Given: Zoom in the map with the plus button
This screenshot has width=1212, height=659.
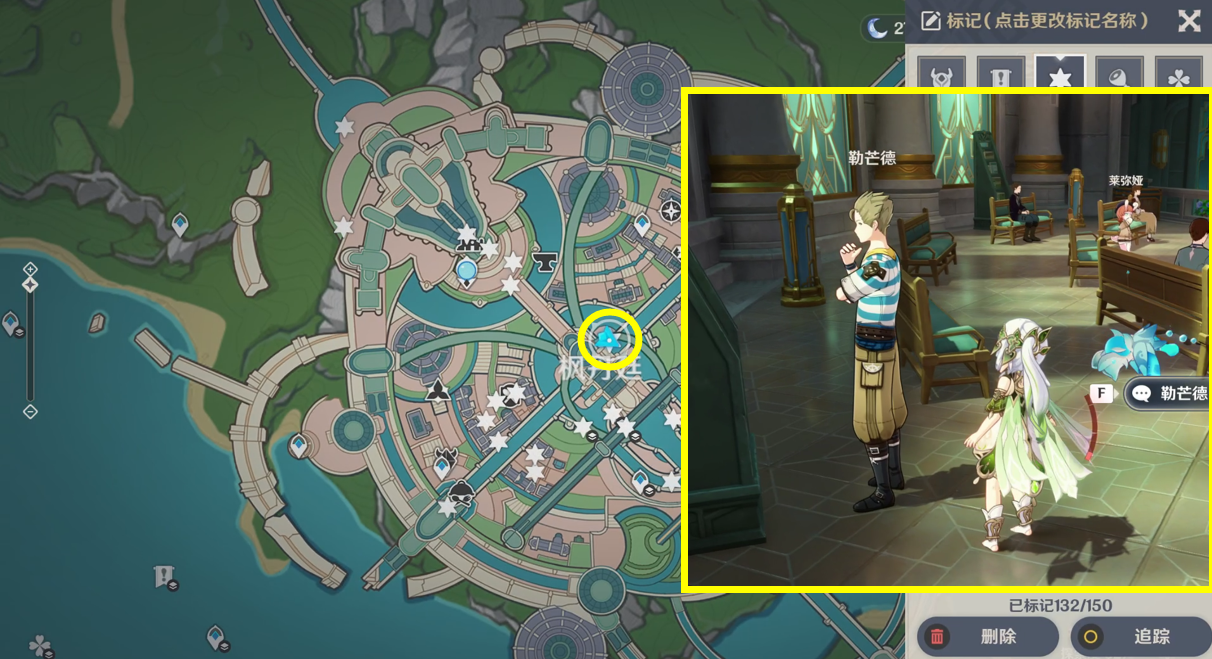Looking at the screenshot, I should pos(30,268).
